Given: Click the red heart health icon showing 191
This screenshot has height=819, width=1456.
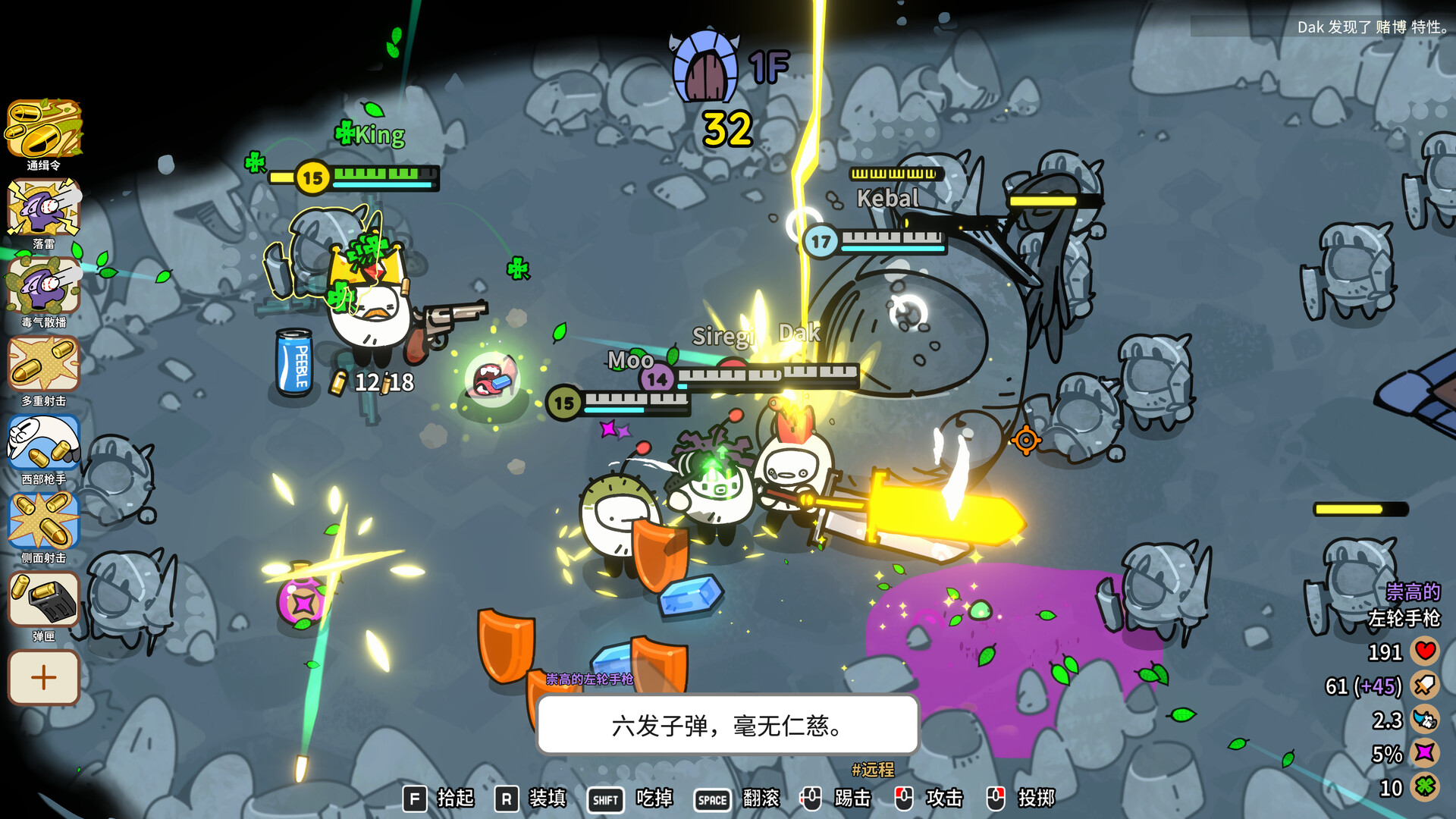Looking at the screenshot, I should (x=1424, y=651).
